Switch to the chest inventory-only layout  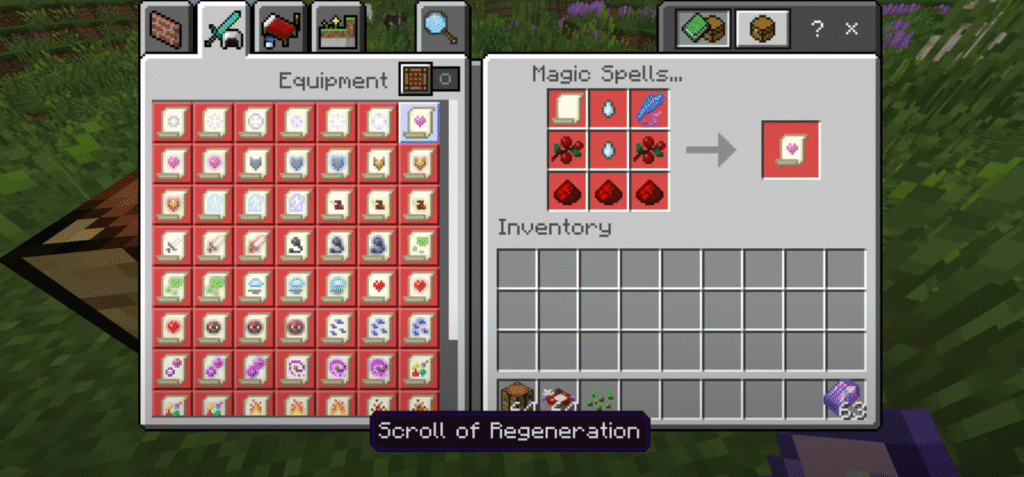(x=757, y=29)
